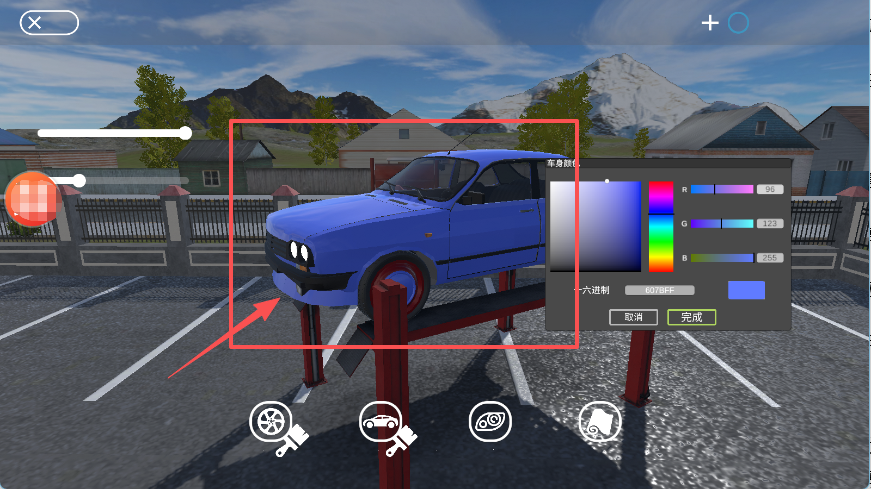Click the R value box showing 96
This screenshot has height=489, width=871.
[770, 189]
